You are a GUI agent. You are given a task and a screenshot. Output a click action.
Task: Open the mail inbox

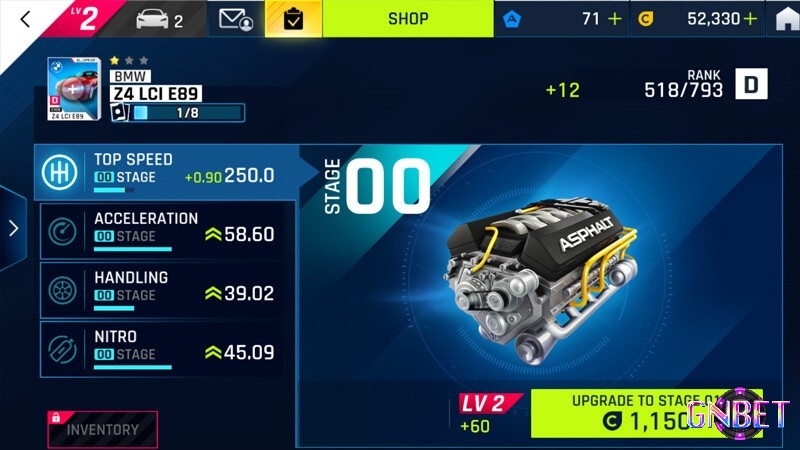(235, 19)
